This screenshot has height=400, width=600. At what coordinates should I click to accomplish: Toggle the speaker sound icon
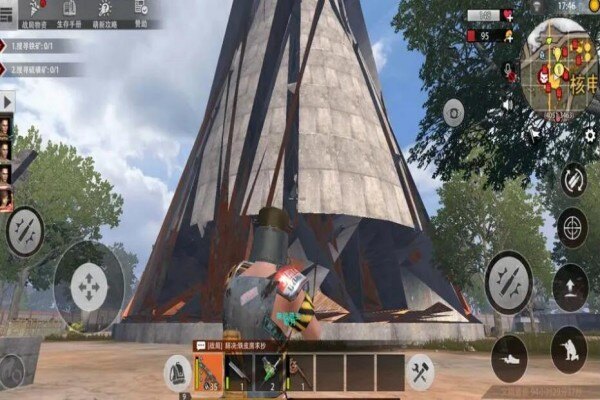click(x=506, y=103)
